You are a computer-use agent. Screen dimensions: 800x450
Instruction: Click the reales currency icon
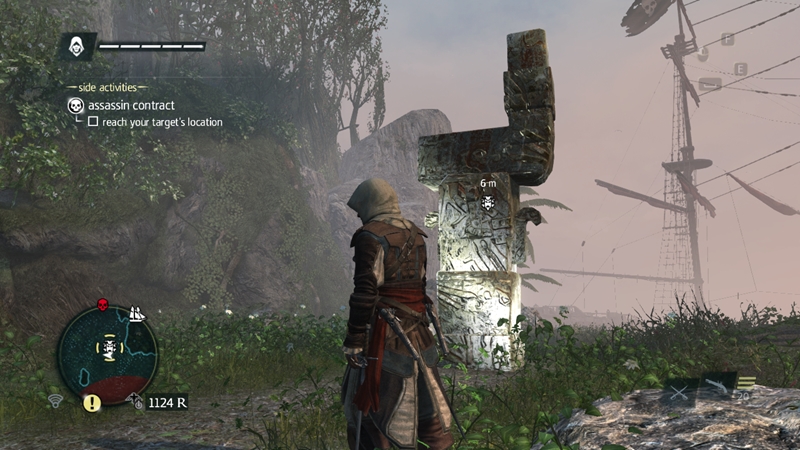tap(137, 402)
